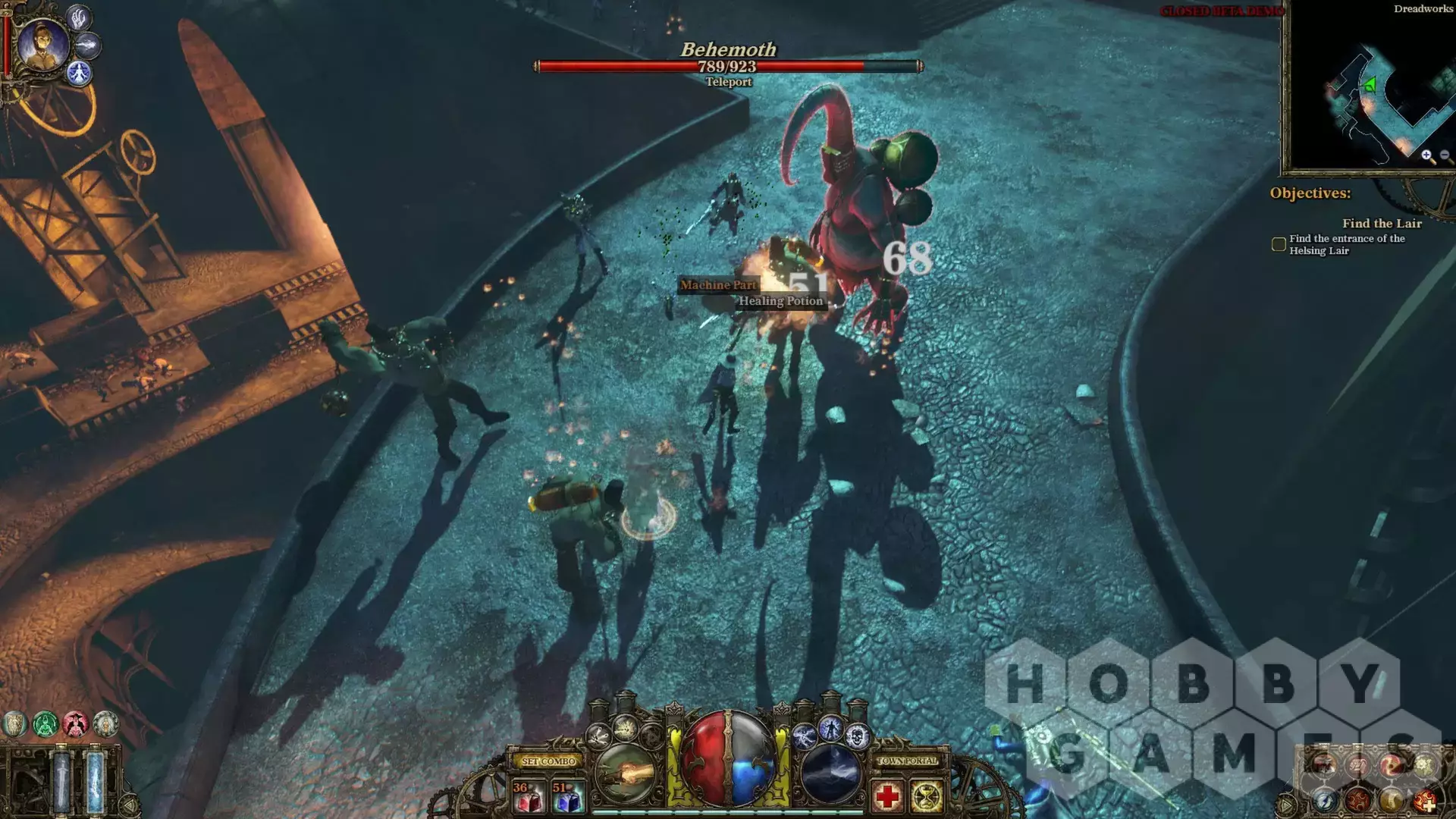The width and height of the screenshot is (1456, 819).
Task: Open the hero portrait panel
Action: click(x=43, y=43)
